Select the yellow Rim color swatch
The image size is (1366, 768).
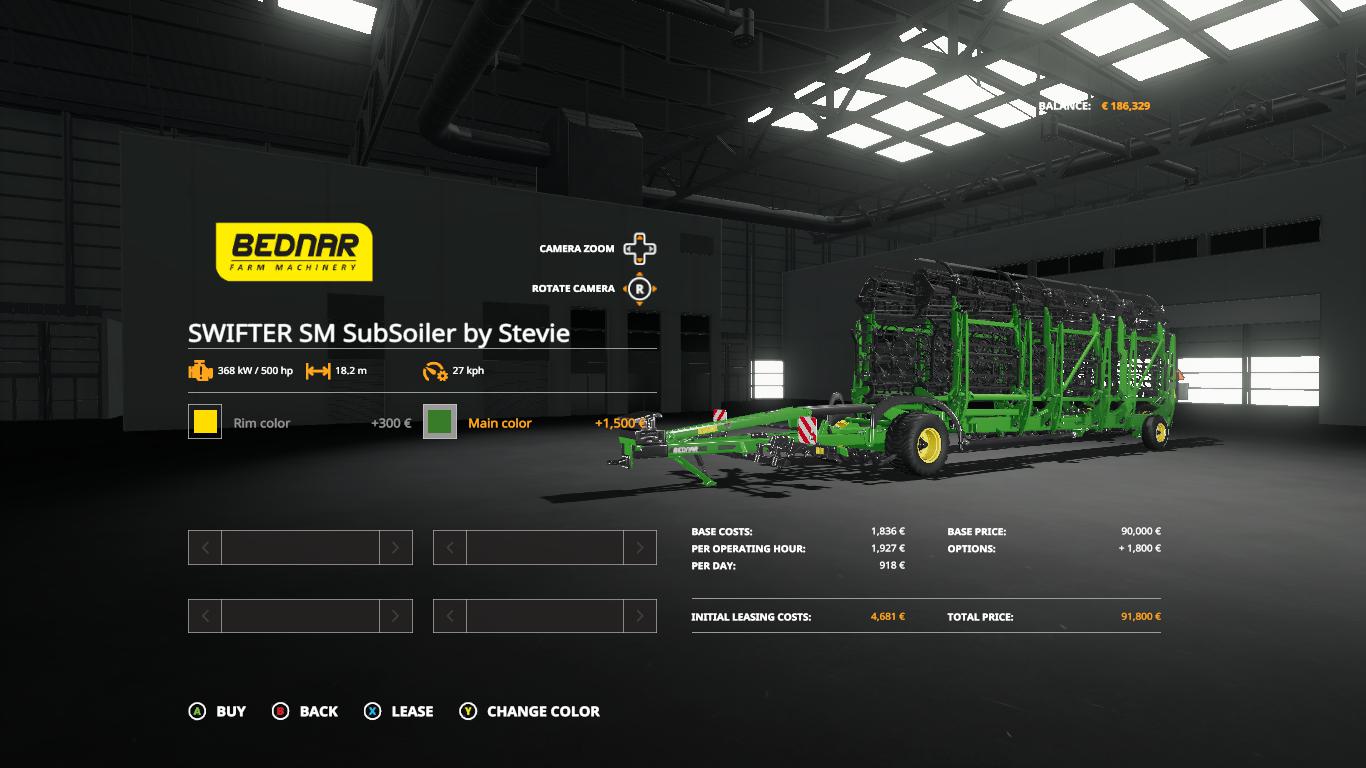(x=205, y=422)
